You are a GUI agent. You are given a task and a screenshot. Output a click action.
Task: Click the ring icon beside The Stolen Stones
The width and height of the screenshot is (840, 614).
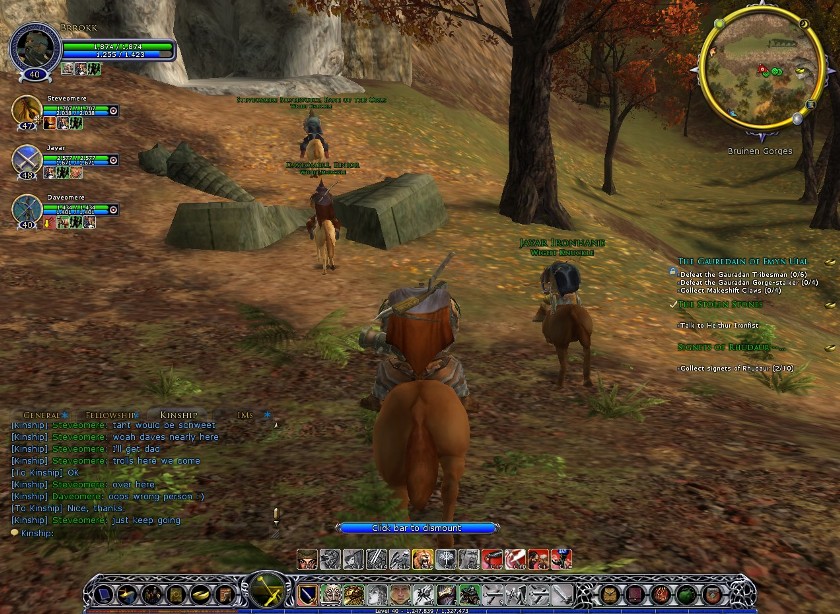point(829,304)
